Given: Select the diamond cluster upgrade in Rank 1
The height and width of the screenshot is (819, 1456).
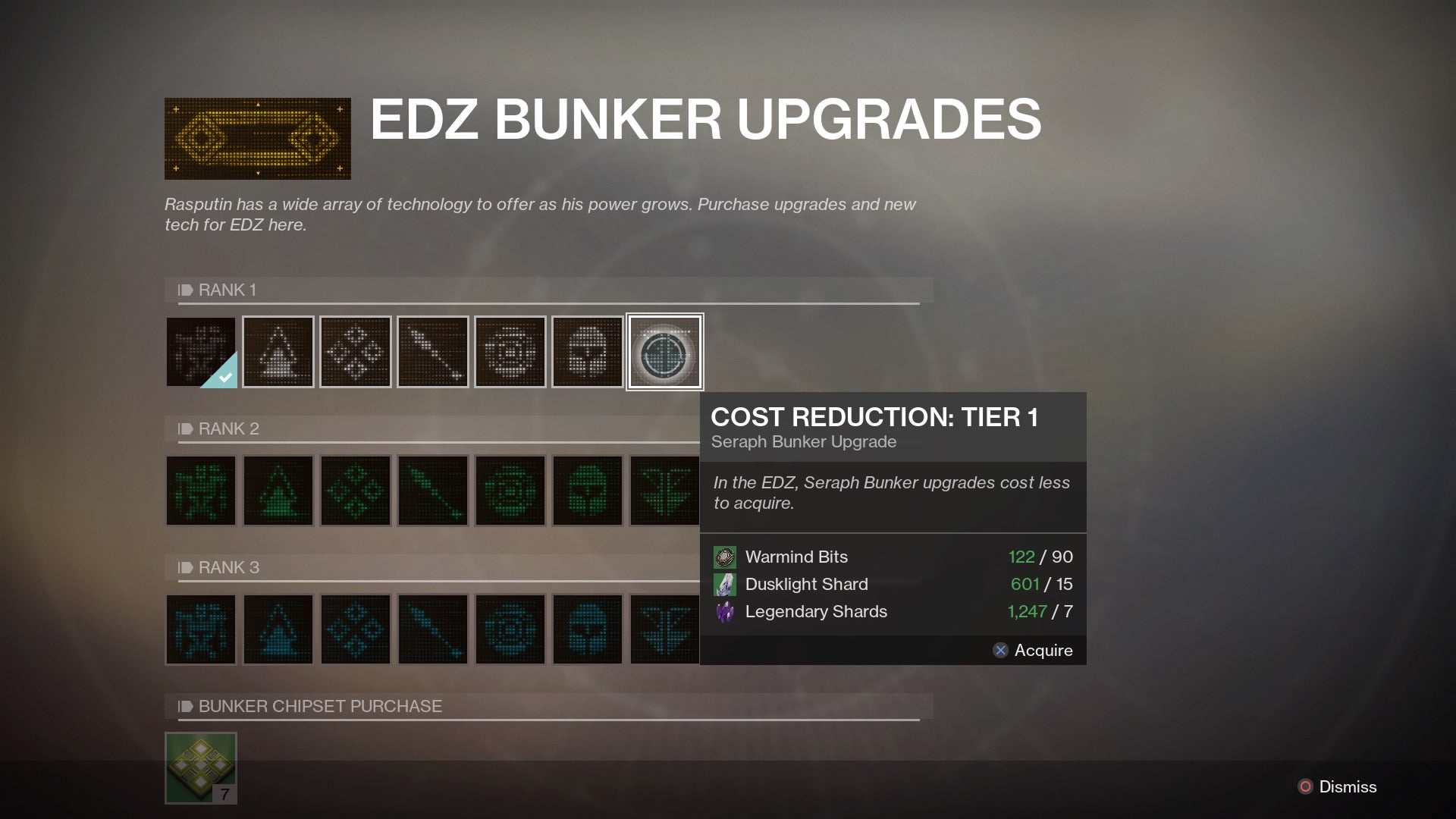Looking at the screenshot, I should tap(355, 351).
